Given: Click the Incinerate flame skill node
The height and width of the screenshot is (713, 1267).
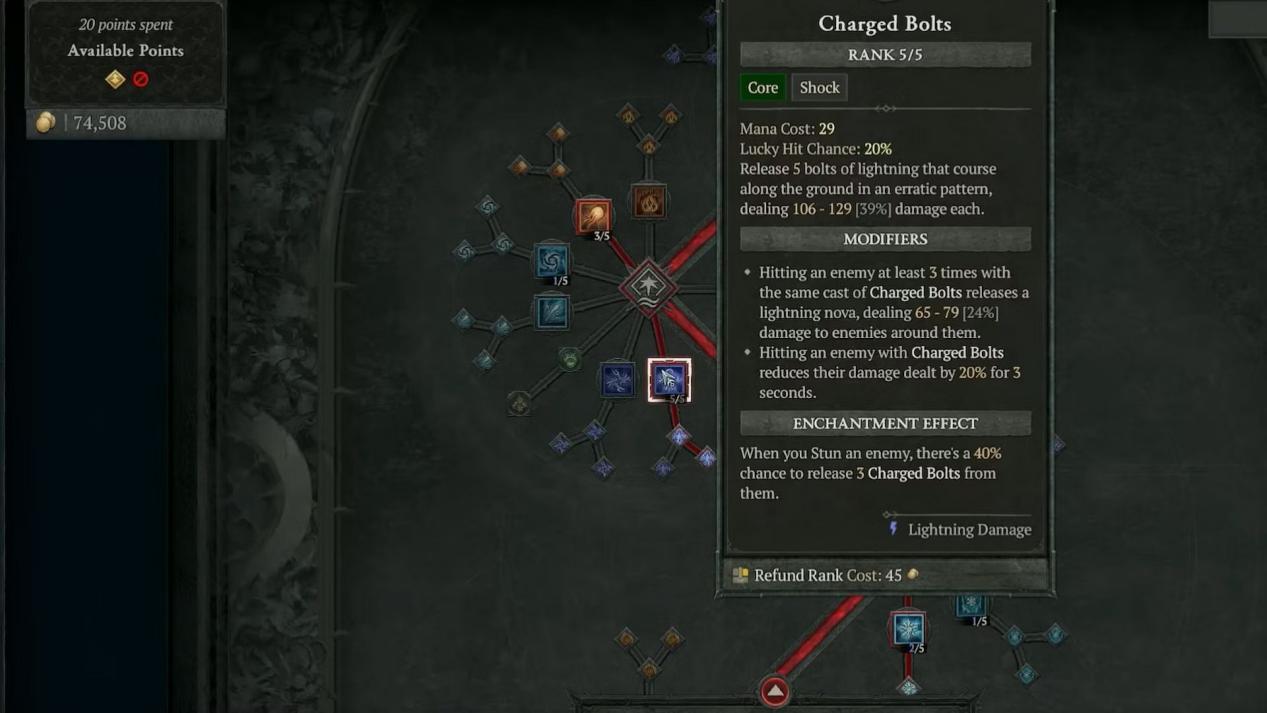Looking at the screenshot, I should pos(650,203).
